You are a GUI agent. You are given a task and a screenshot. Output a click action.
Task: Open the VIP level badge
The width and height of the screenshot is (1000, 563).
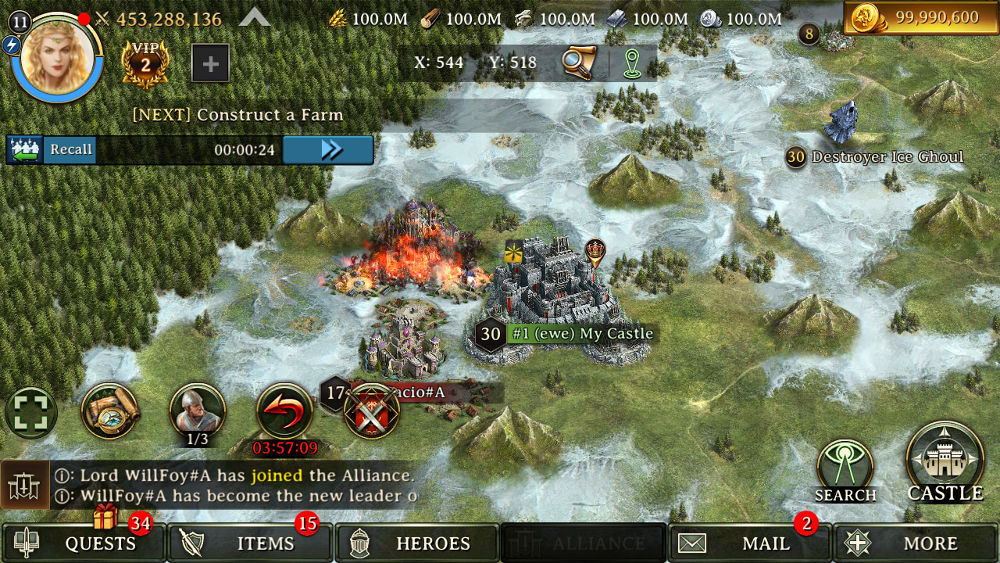[x=144, y=64]
